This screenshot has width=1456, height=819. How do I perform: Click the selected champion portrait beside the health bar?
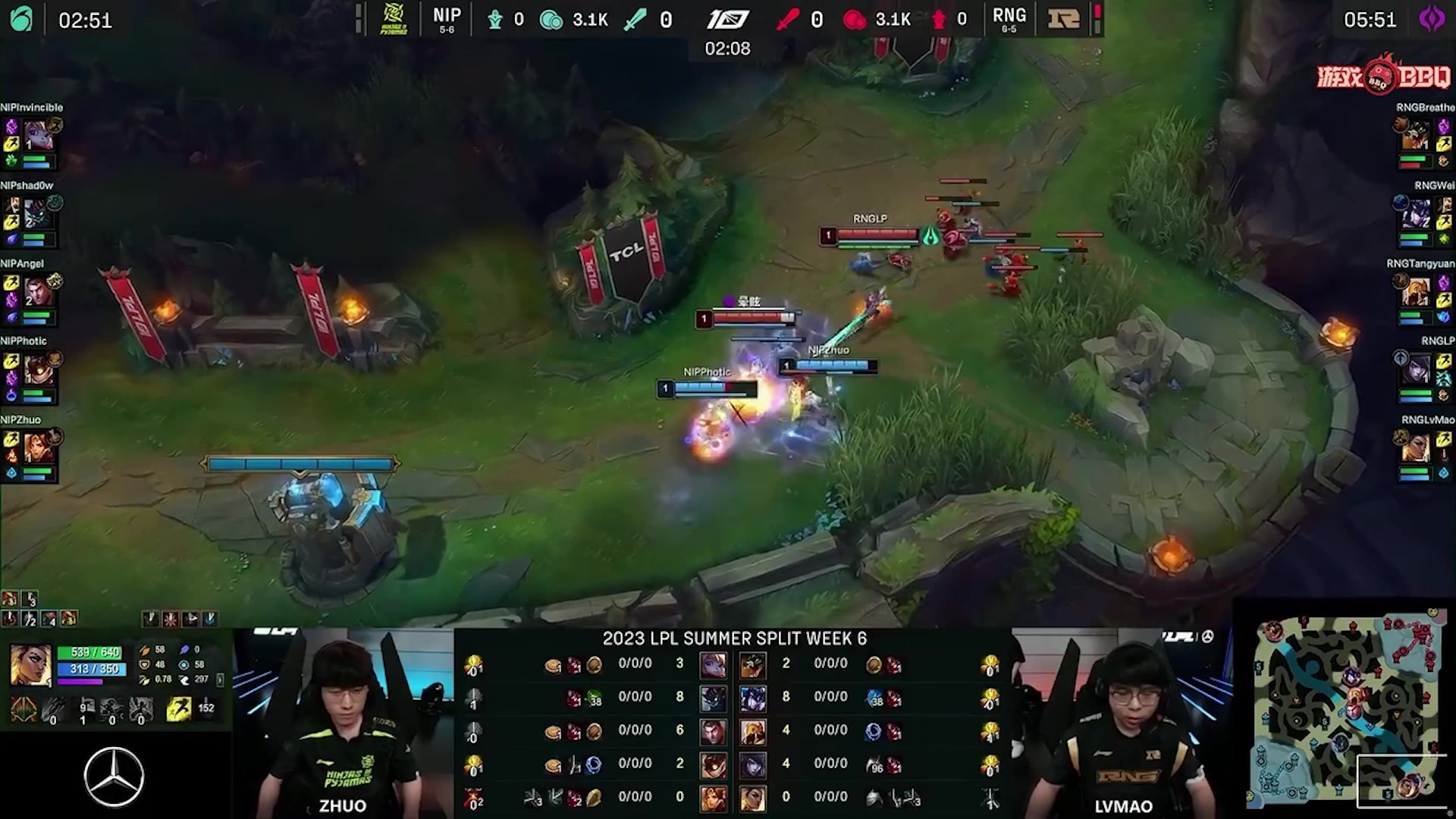(x=31, y=664)
